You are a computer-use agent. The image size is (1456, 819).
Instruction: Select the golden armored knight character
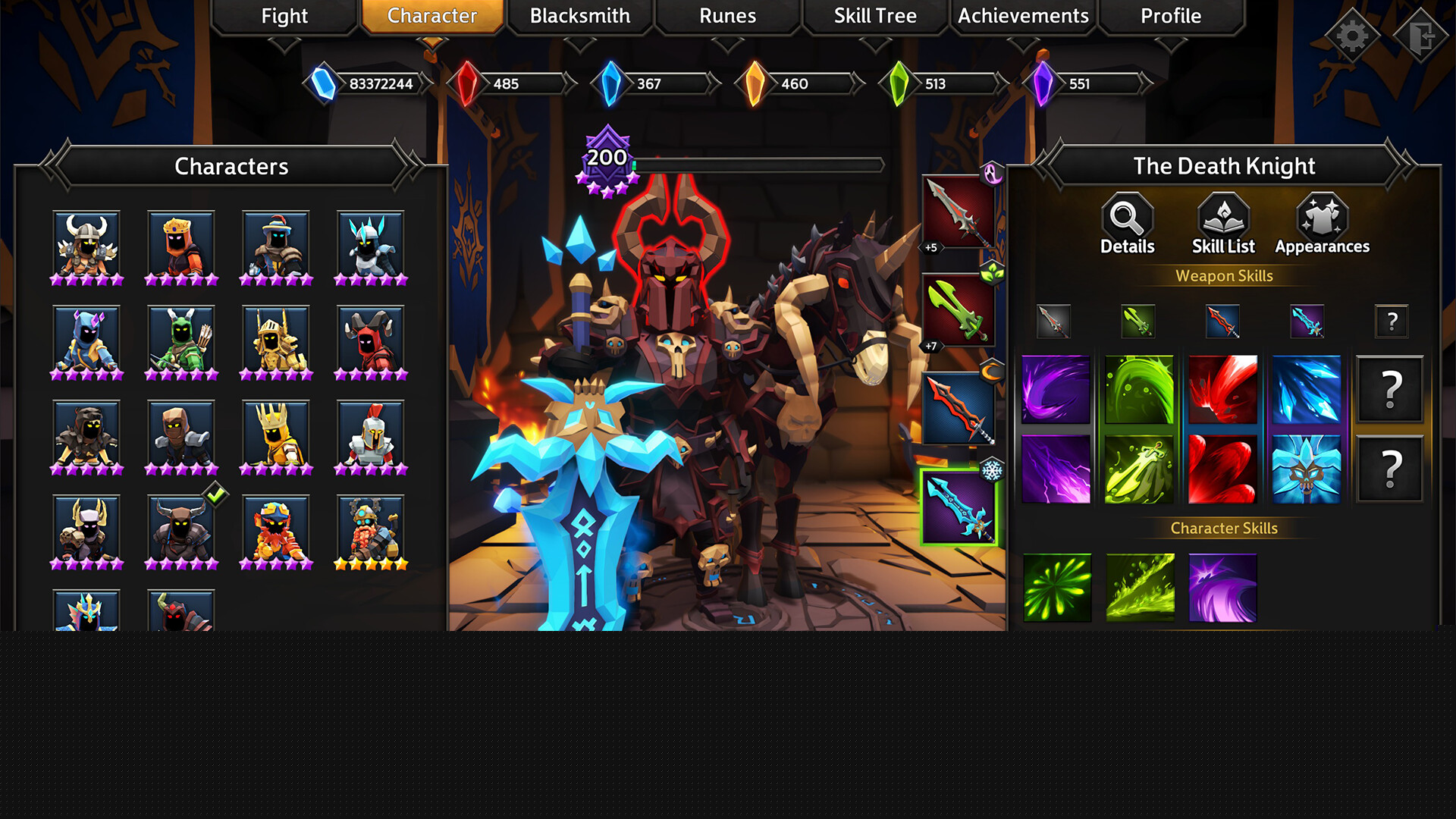pos(276,341)
